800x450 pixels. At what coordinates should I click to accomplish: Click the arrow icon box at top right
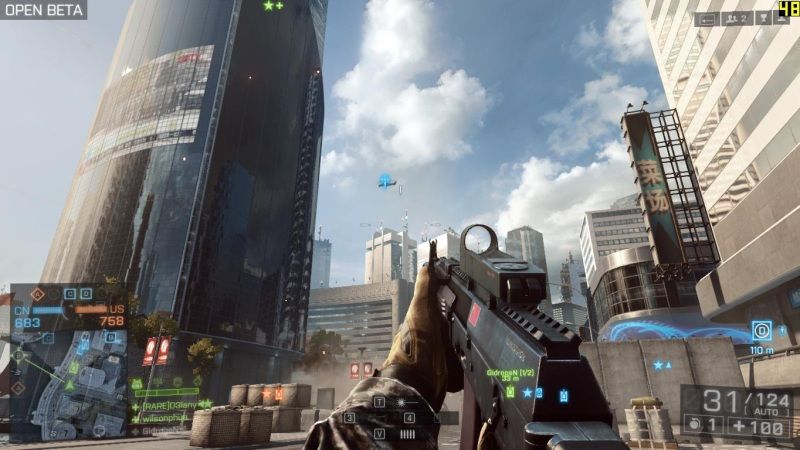[708, 18]
